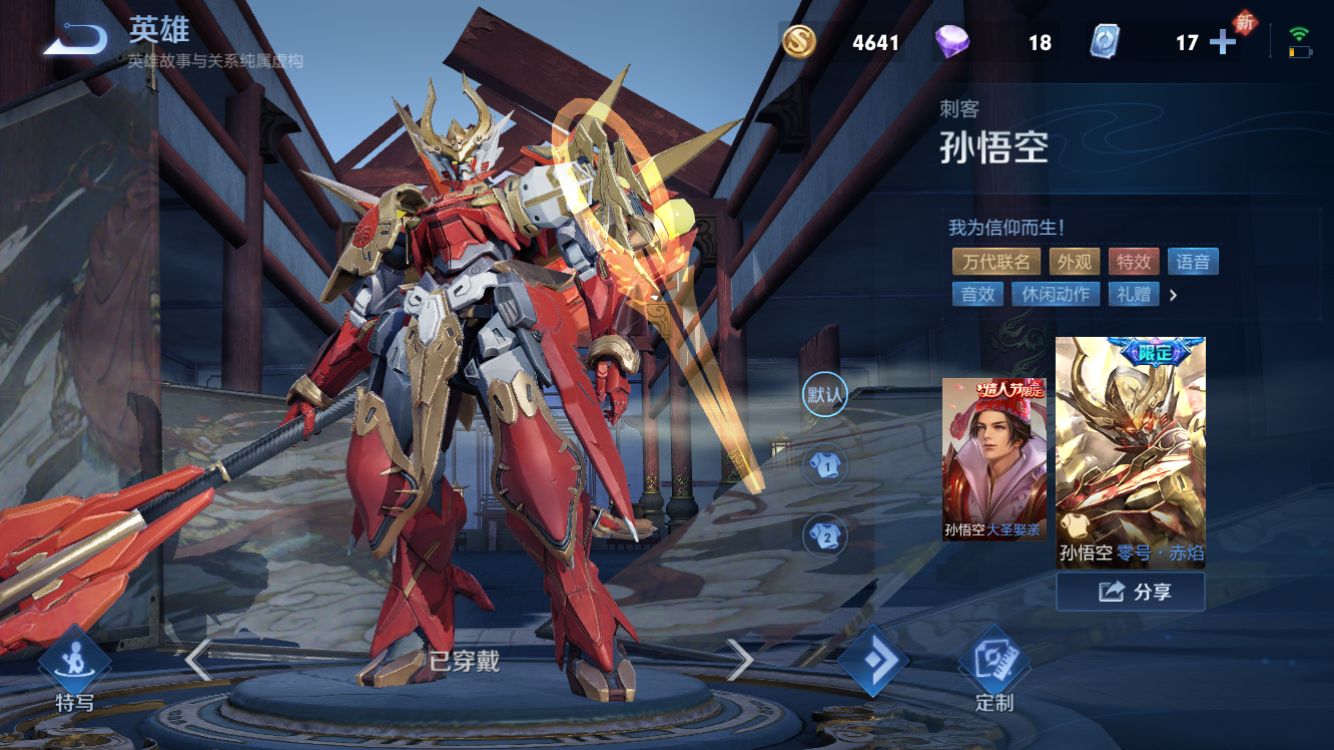Add more tickets with the plus button
Screen dimensions: 1334x750
(1222, 42)
